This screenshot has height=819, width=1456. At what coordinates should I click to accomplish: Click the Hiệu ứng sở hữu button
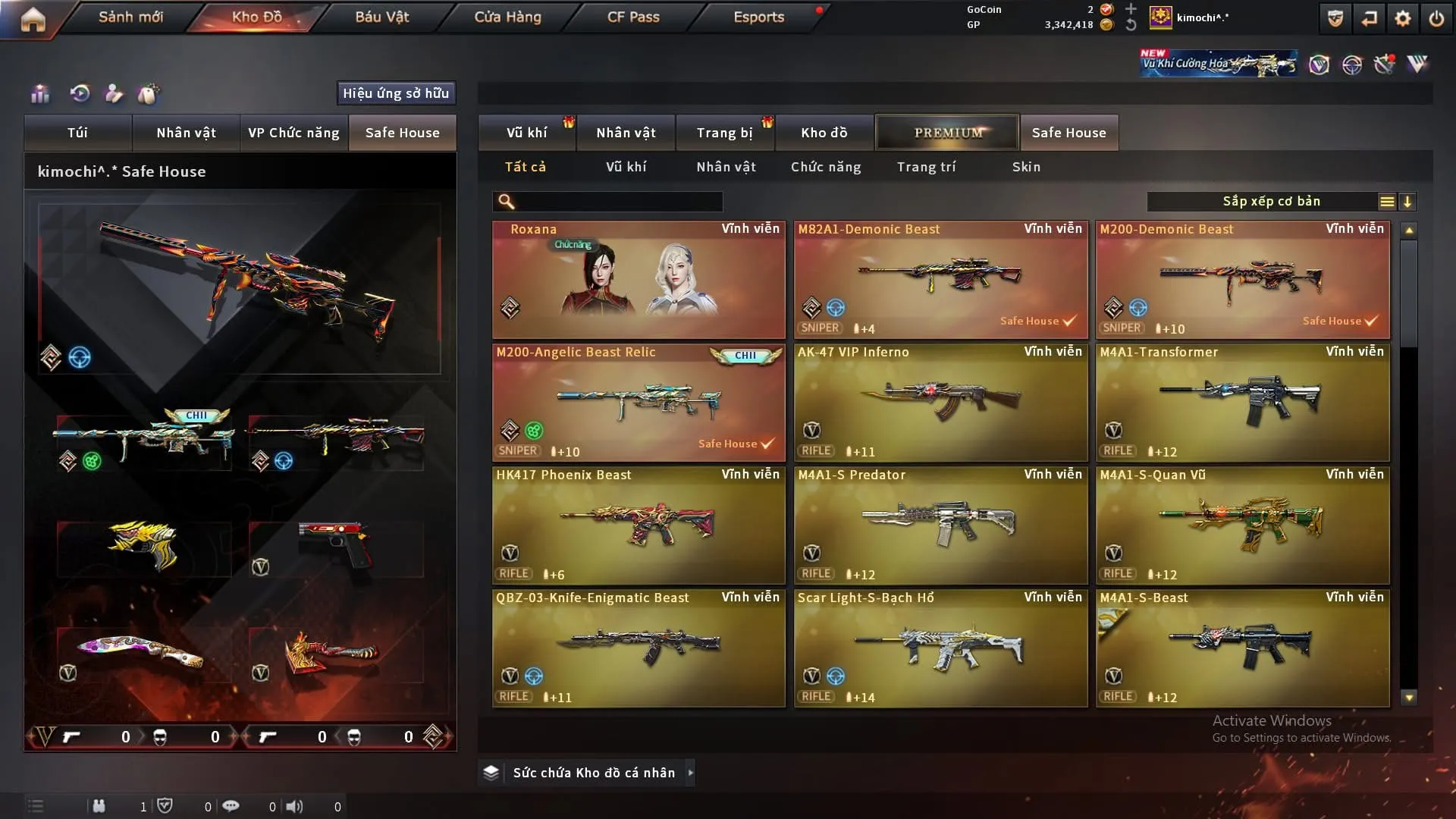(x=396, y=93)
